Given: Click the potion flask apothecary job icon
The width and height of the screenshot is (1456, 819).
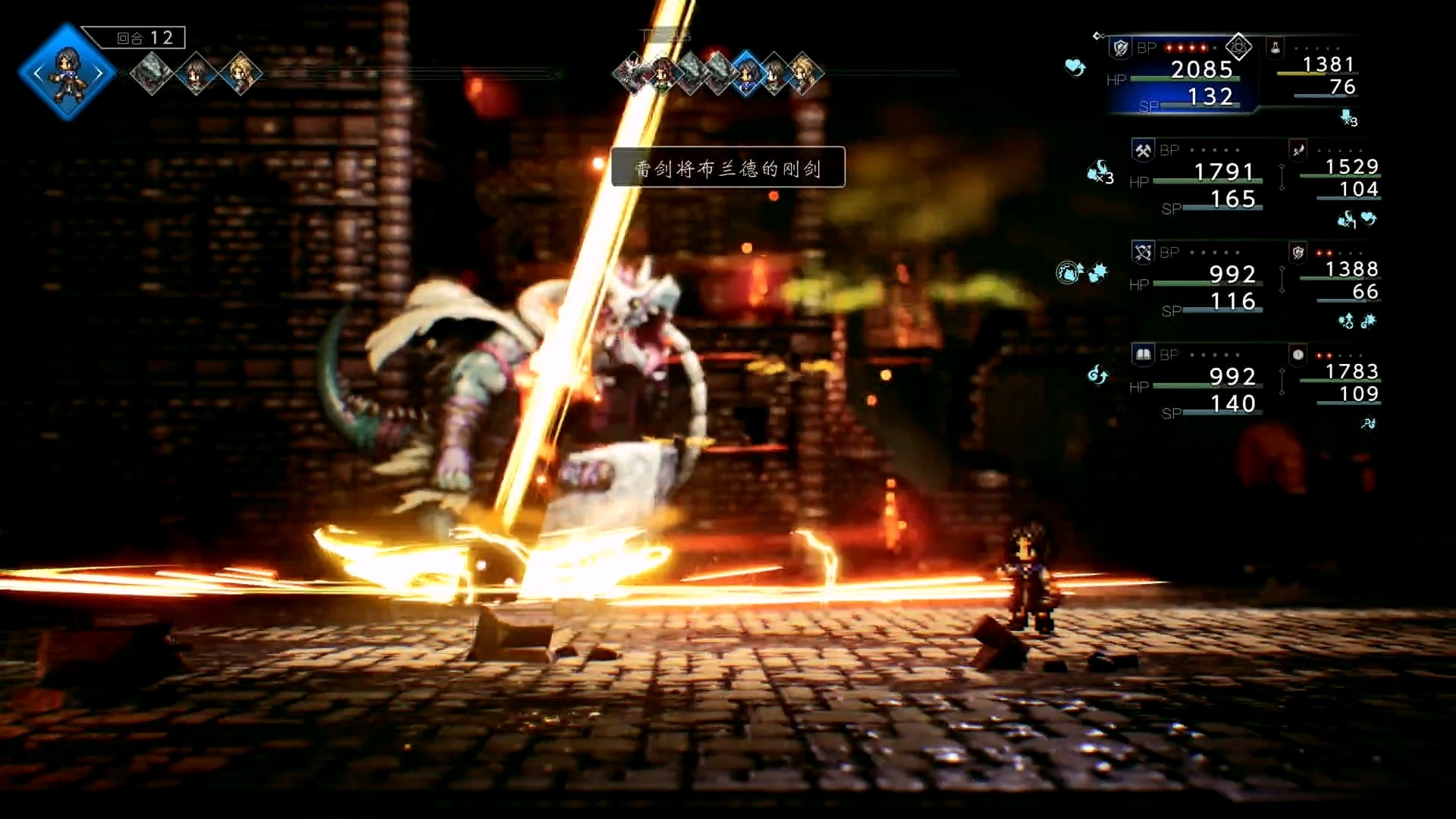Looking at the screenshot, I should (1276, 48).
